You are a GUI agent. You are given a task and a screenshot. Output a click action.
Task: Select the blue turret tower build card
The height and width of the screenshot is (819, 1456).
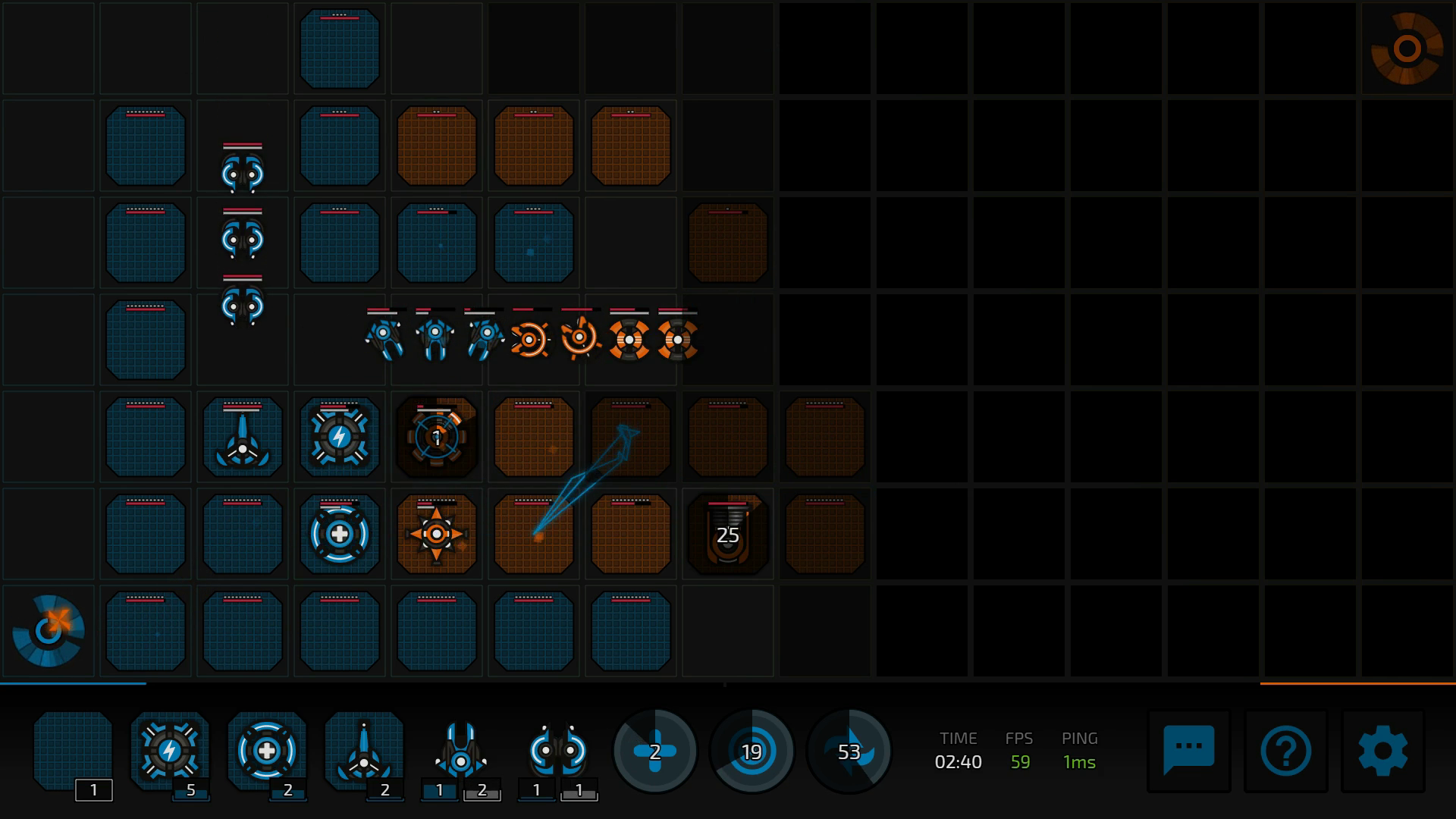tap(364, 751)
